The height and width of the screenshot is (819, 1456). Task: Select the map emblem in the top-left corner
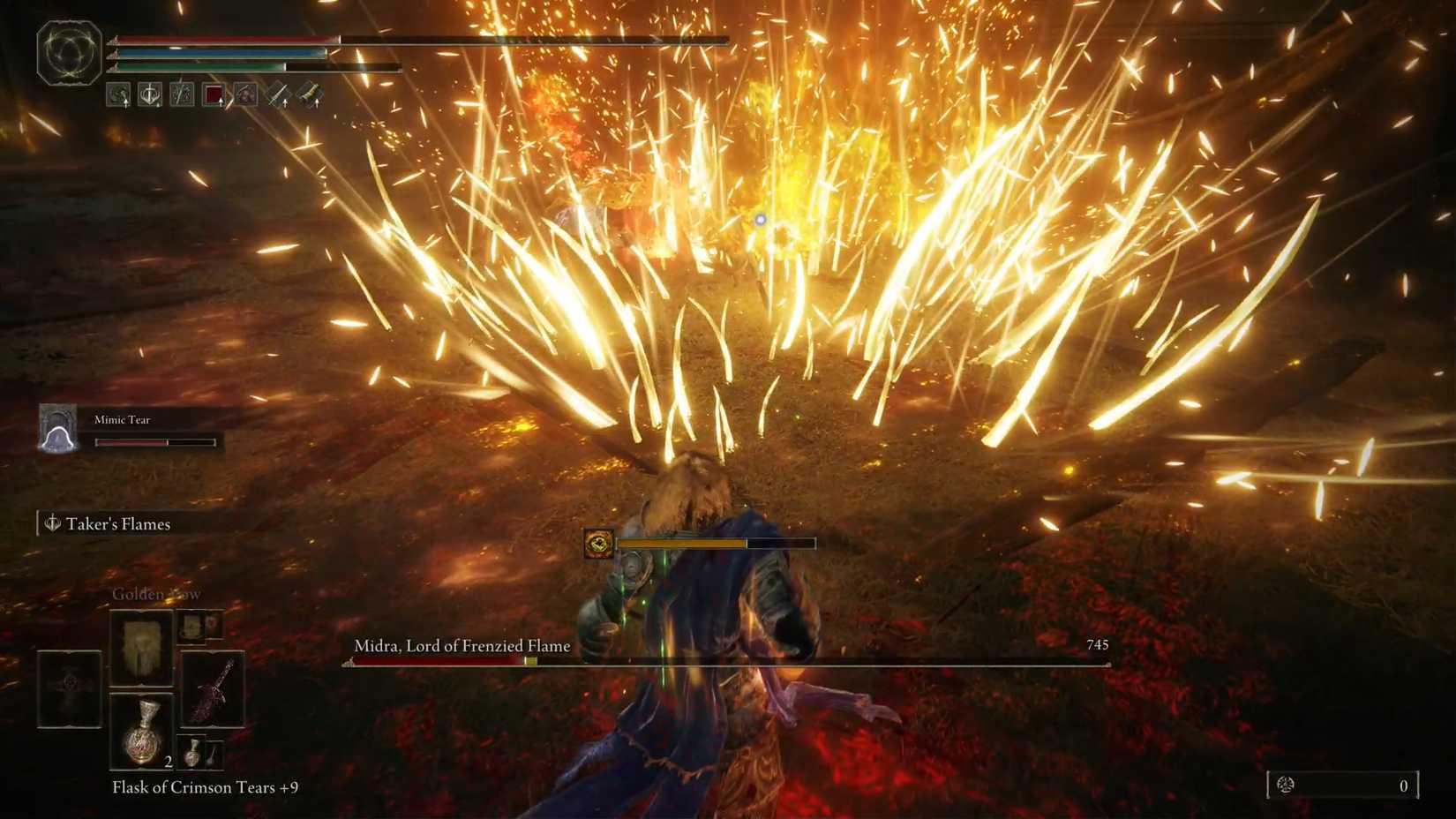68,51
